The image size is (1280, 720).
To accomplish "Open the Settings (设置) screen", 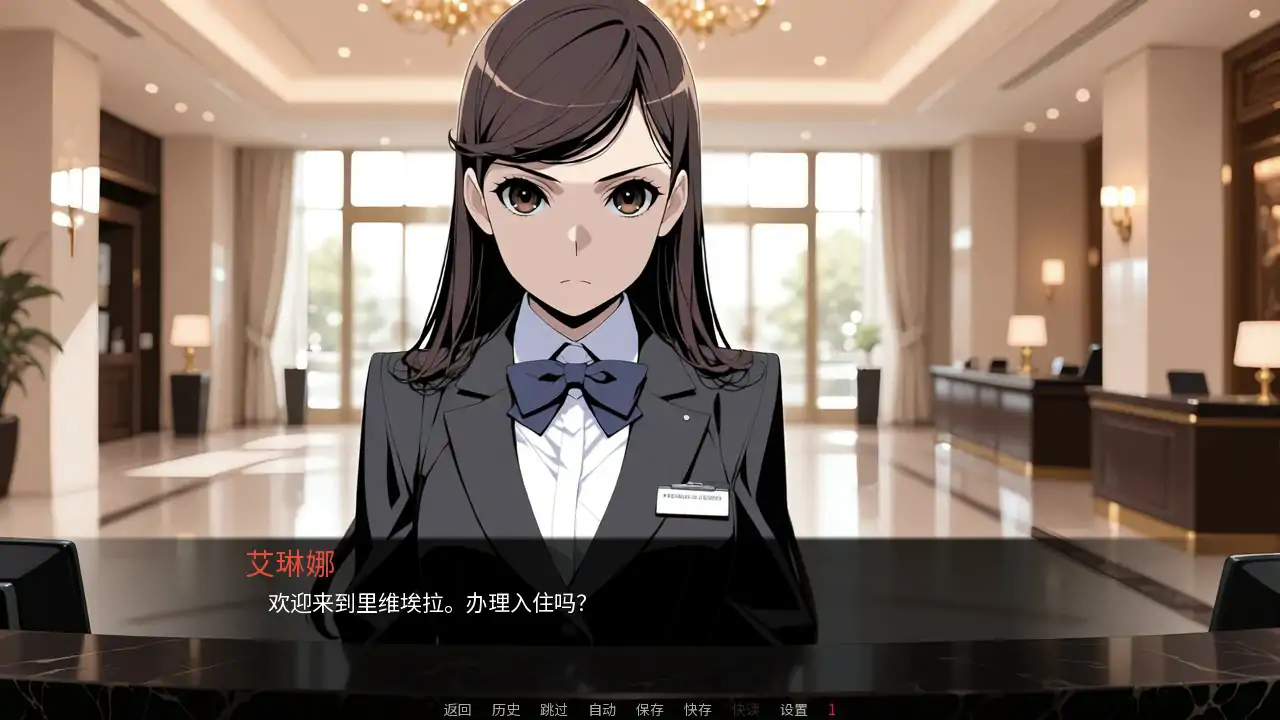I will (x=795, y=711).
